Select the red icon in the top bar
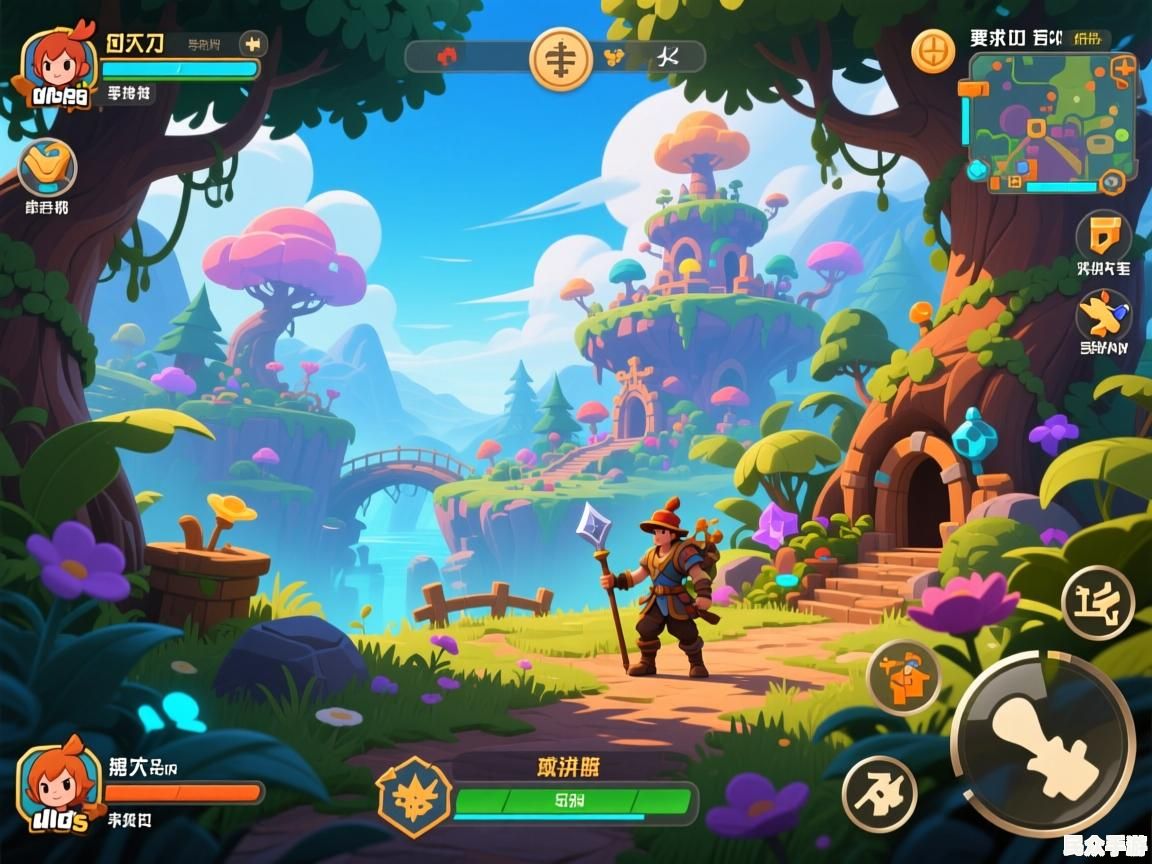1152x864 pixels. click(x=447, y=56)
